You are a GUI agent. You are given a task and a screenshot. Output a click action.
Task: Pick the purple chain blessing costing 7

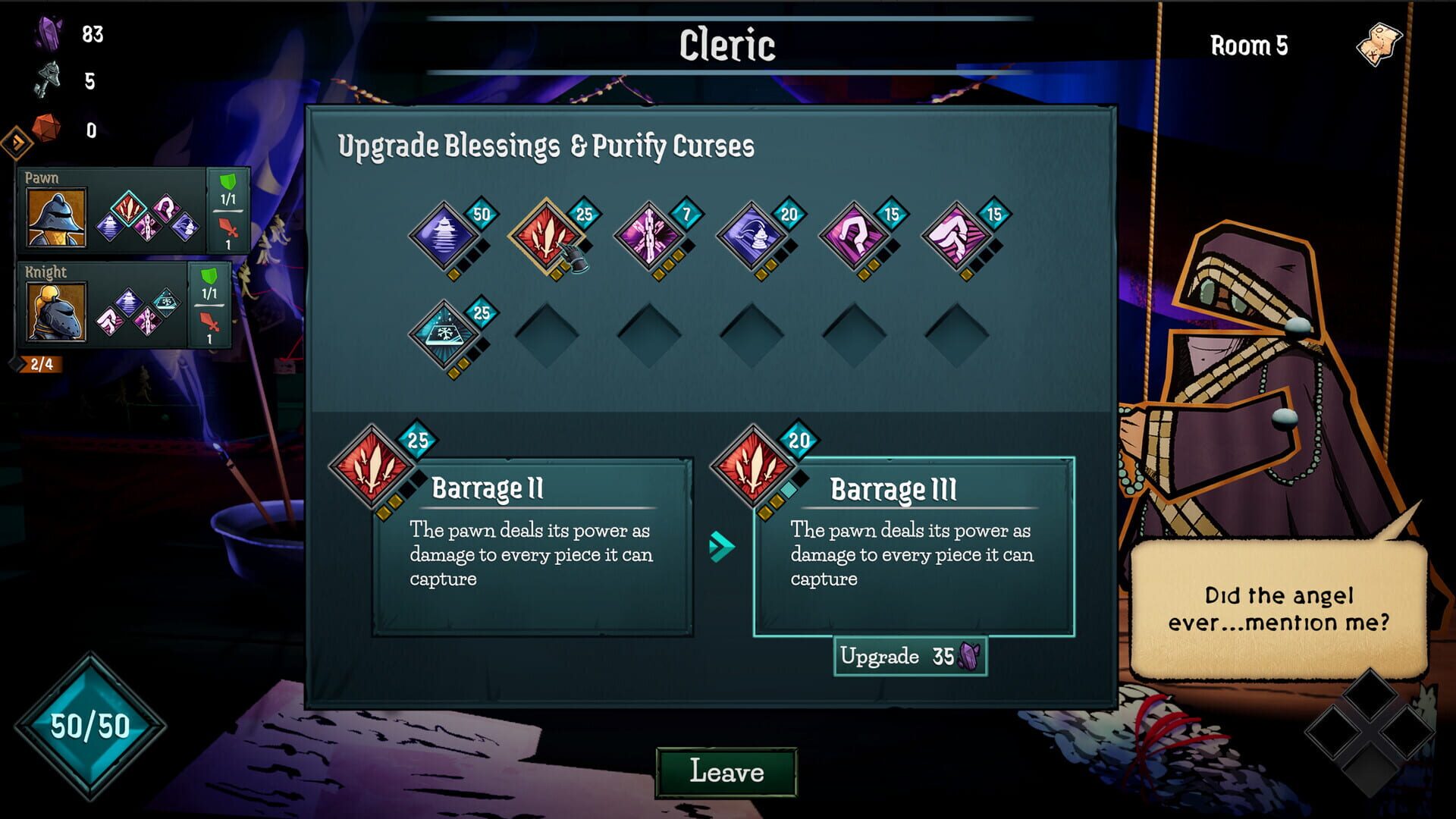[x=649, y=236]
